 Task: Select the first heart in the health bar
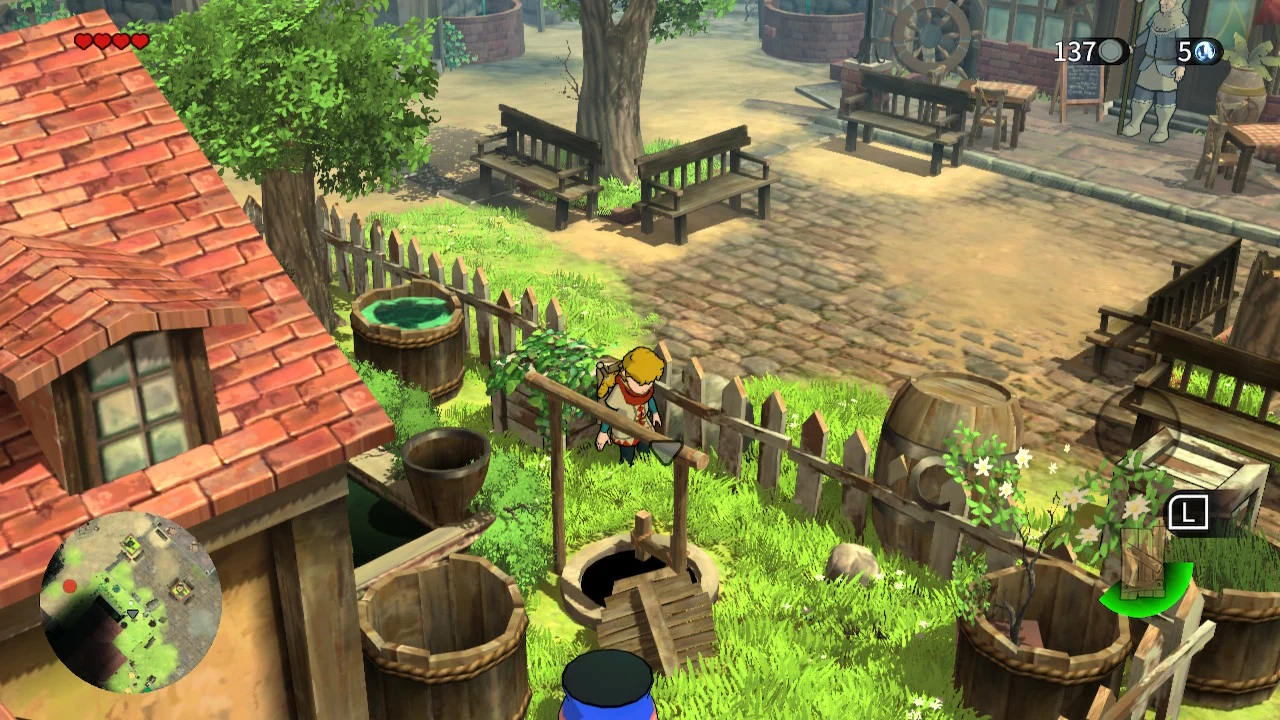pos(81,40)
